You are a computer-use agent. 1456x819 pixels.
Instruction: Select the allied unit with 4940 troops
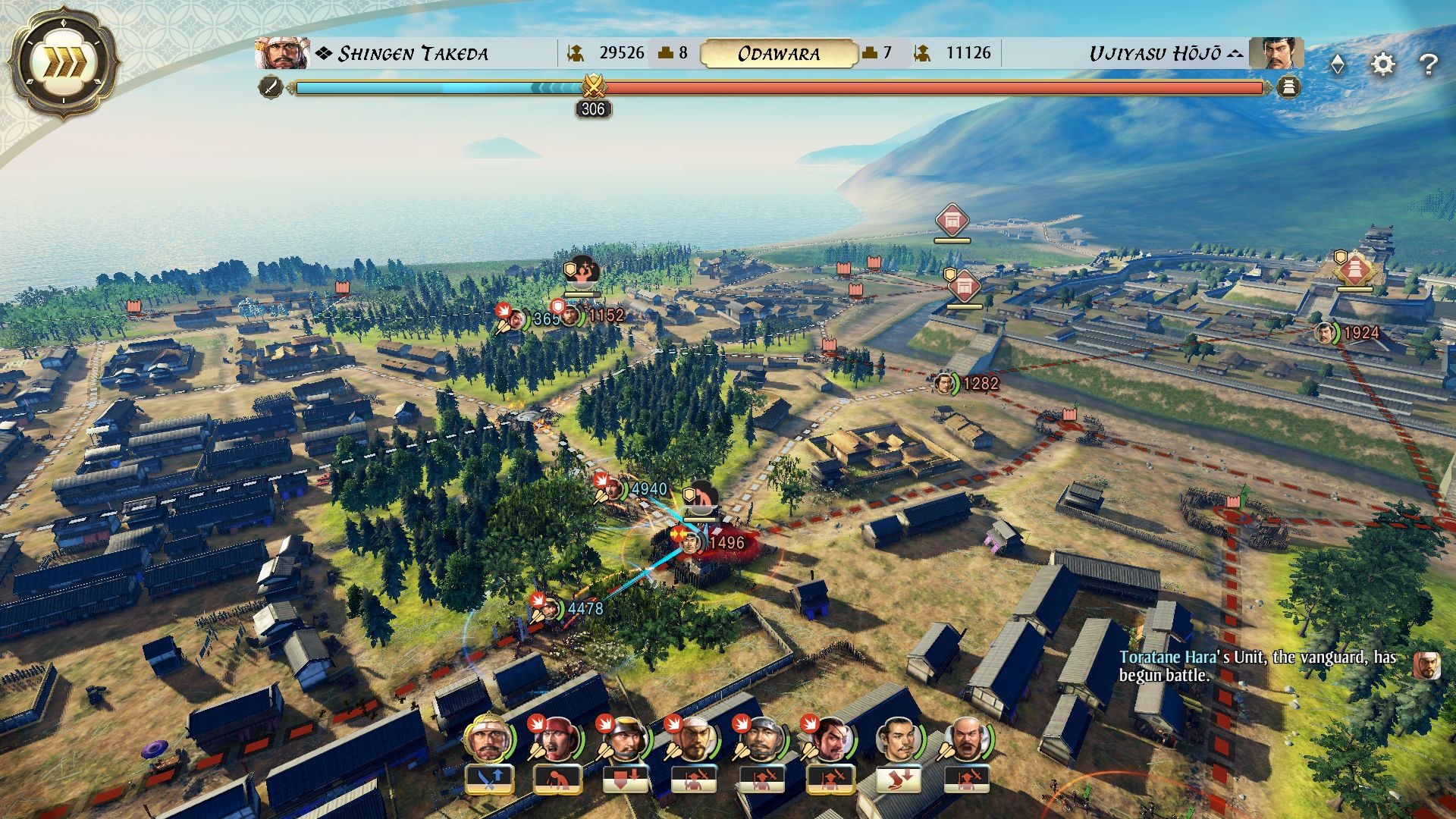click(648, 489)
